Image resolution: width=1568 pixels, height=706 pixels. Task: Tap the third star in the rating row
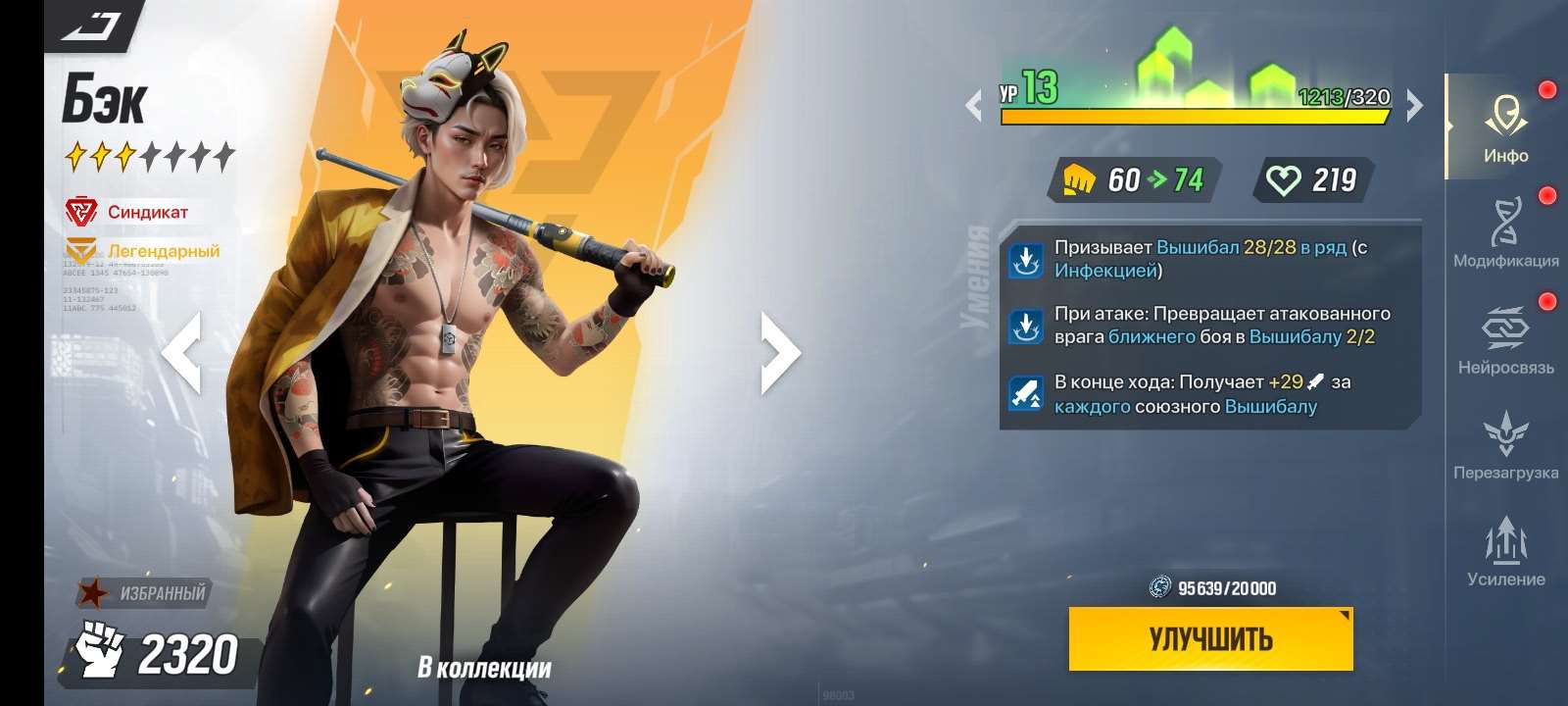coord(126,155)
